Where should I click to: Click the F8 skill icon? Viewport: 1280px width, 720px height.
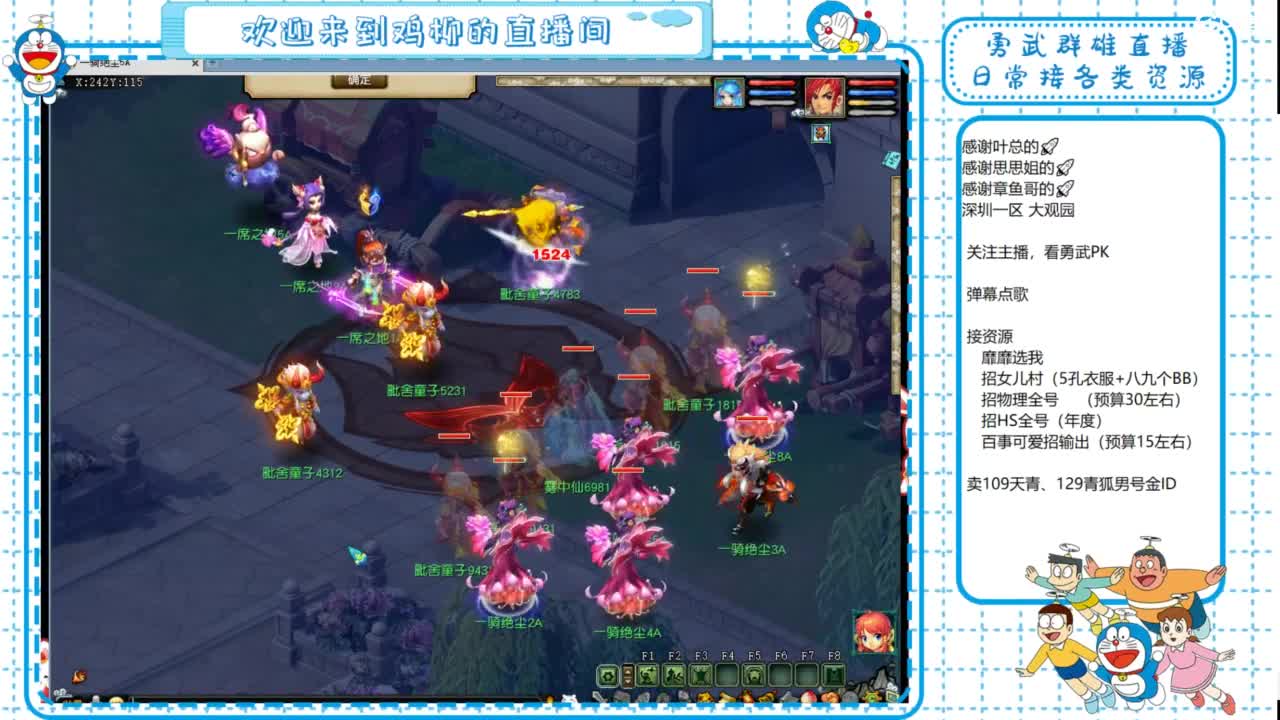click(834, 674)
